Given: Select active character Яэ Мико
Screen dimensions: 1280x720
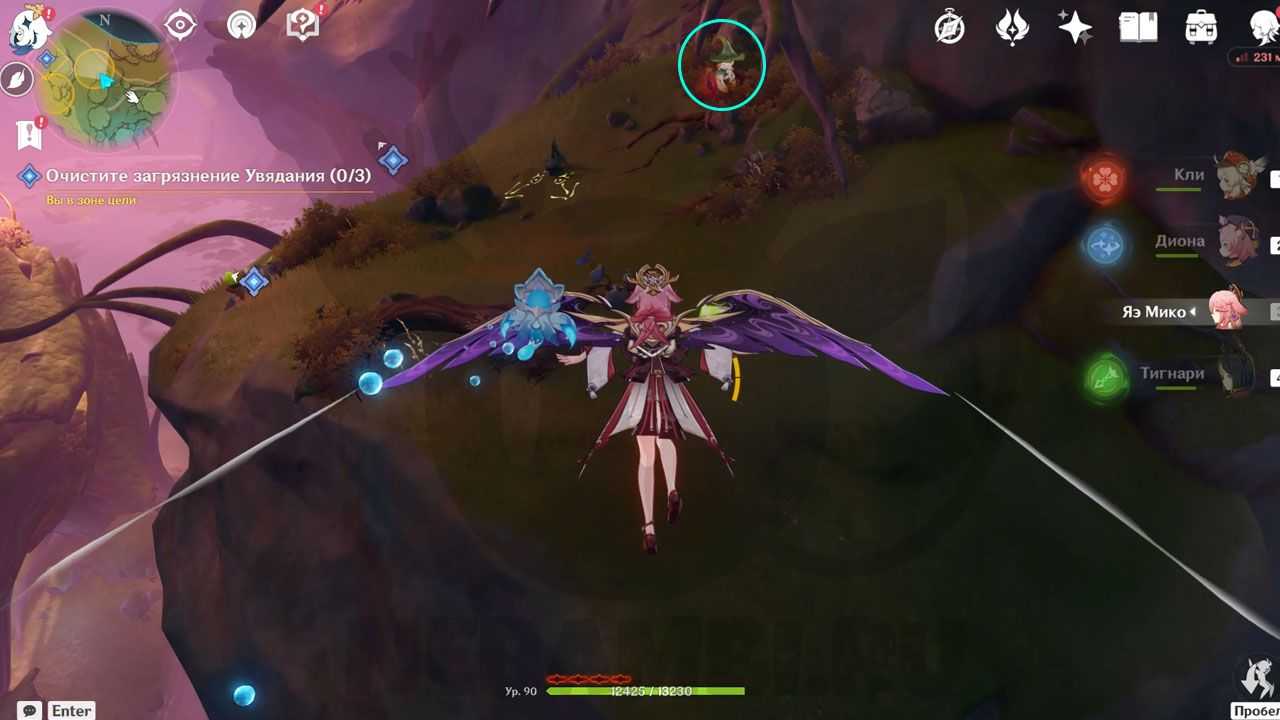Looking at the screenshot, I should coord(1228,311).
